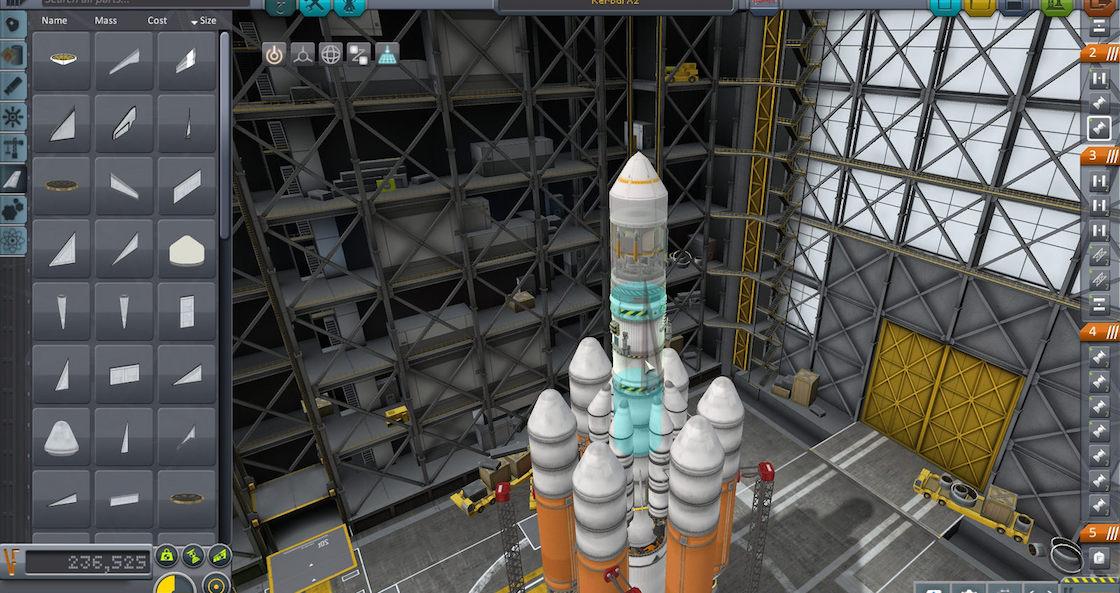1120x593 pixels.
Task: Click the highlighted part icon in stage 2
Action: (x=1099, y=128)
